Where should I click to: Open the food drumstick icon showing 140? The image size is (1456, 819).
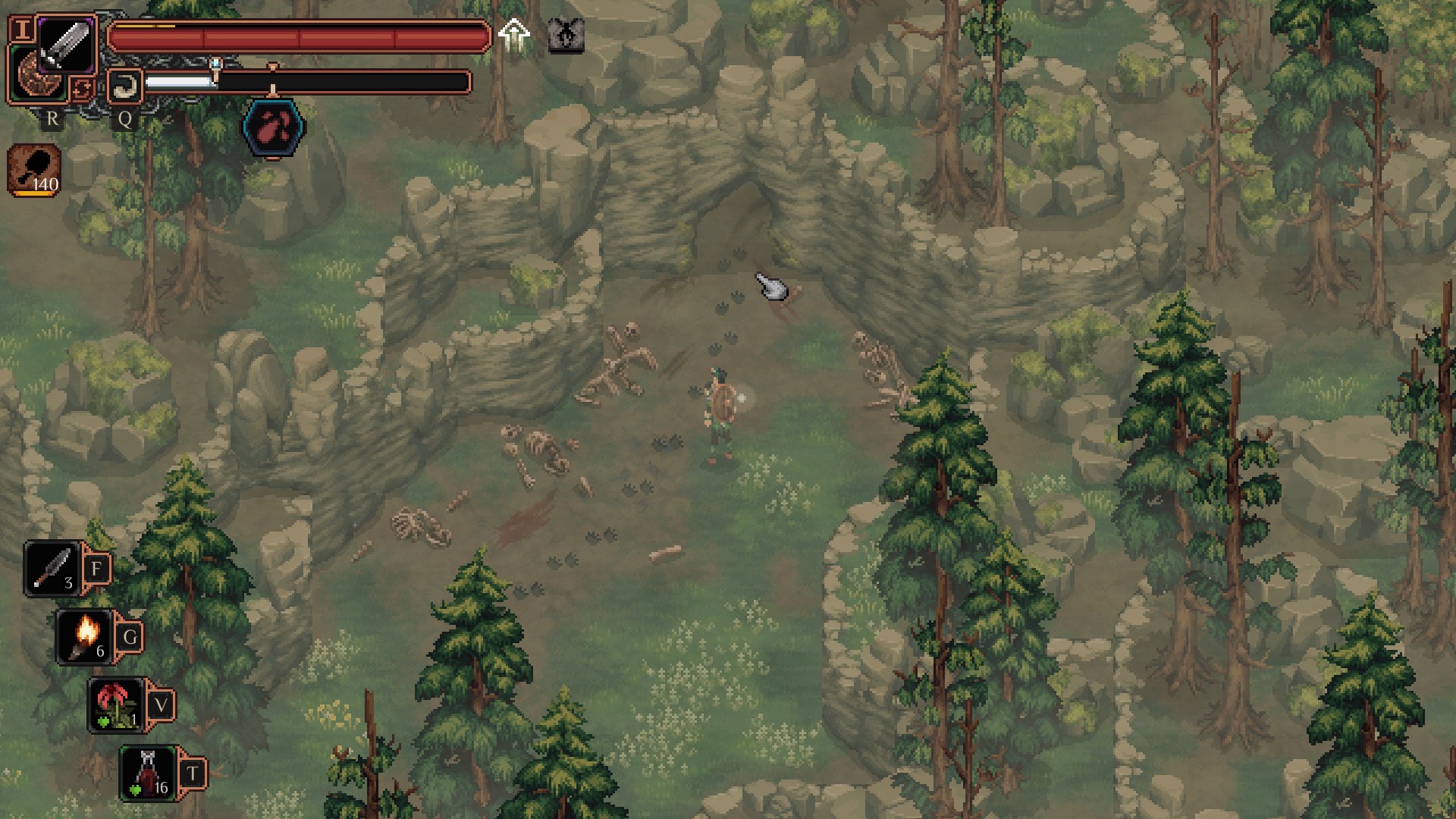click(34, 170)
